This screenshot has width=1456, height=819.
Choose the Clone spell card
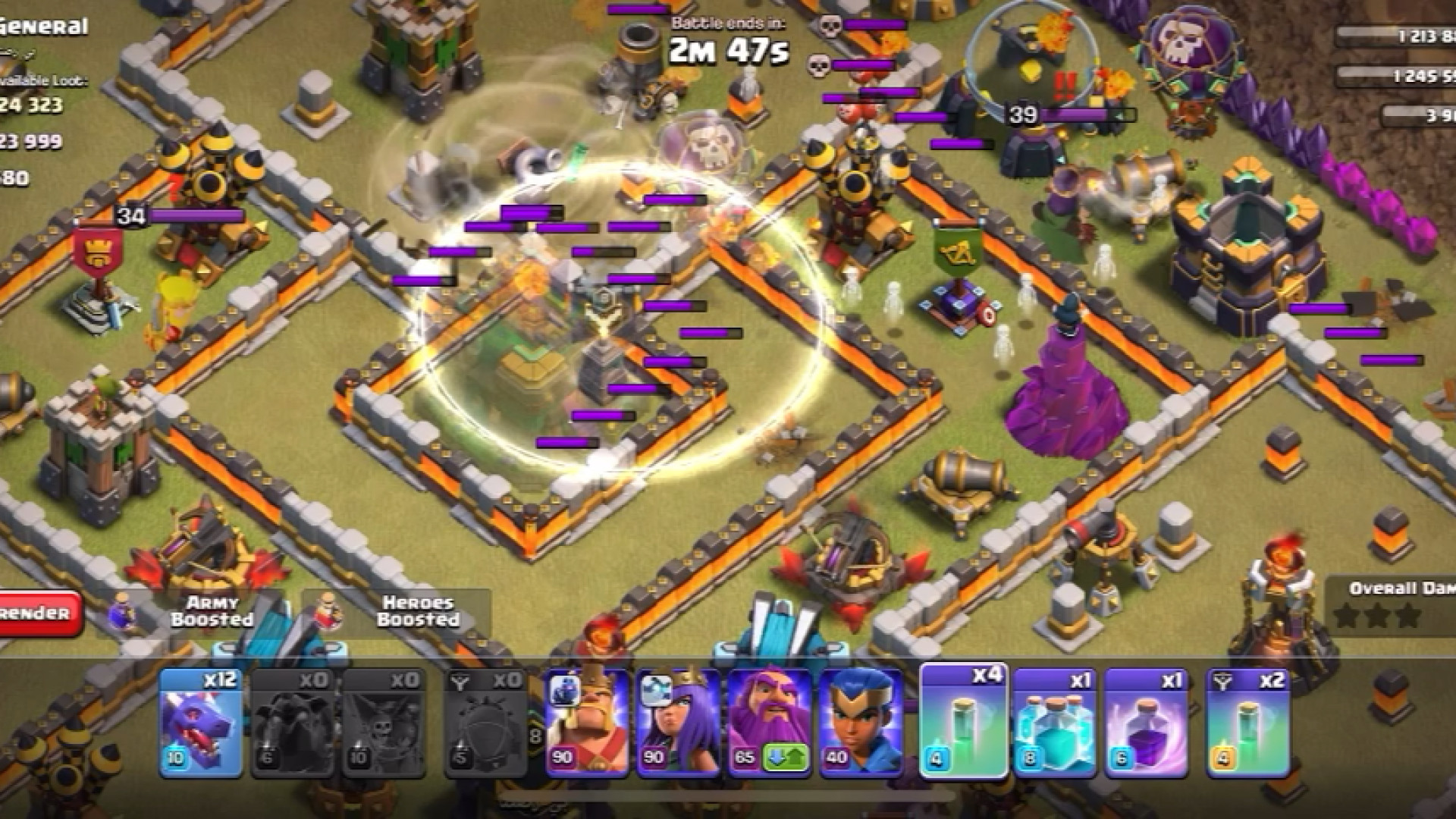click(1055, 722)
